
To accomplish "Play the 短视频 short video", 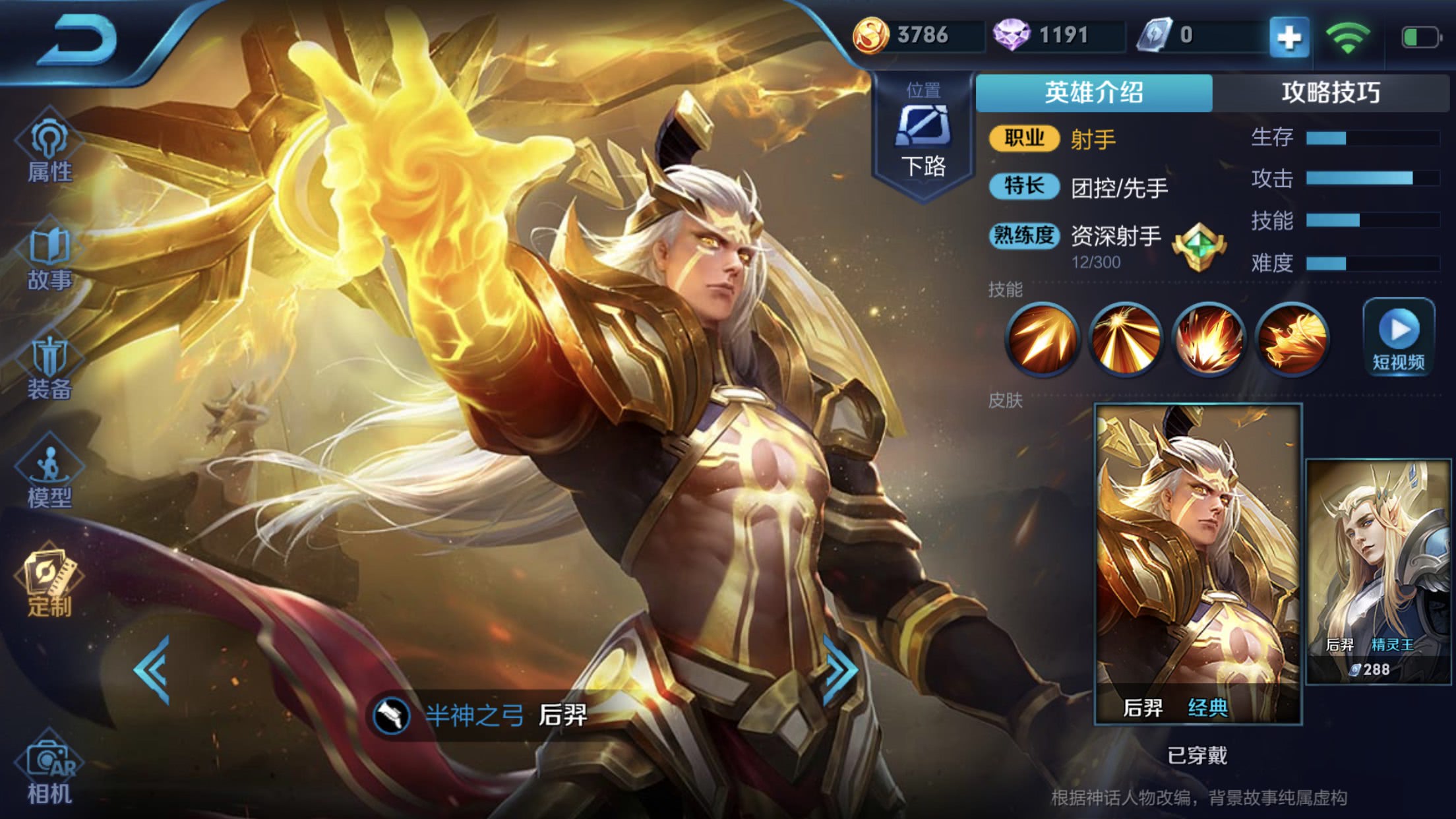I will pos(1398,338).
